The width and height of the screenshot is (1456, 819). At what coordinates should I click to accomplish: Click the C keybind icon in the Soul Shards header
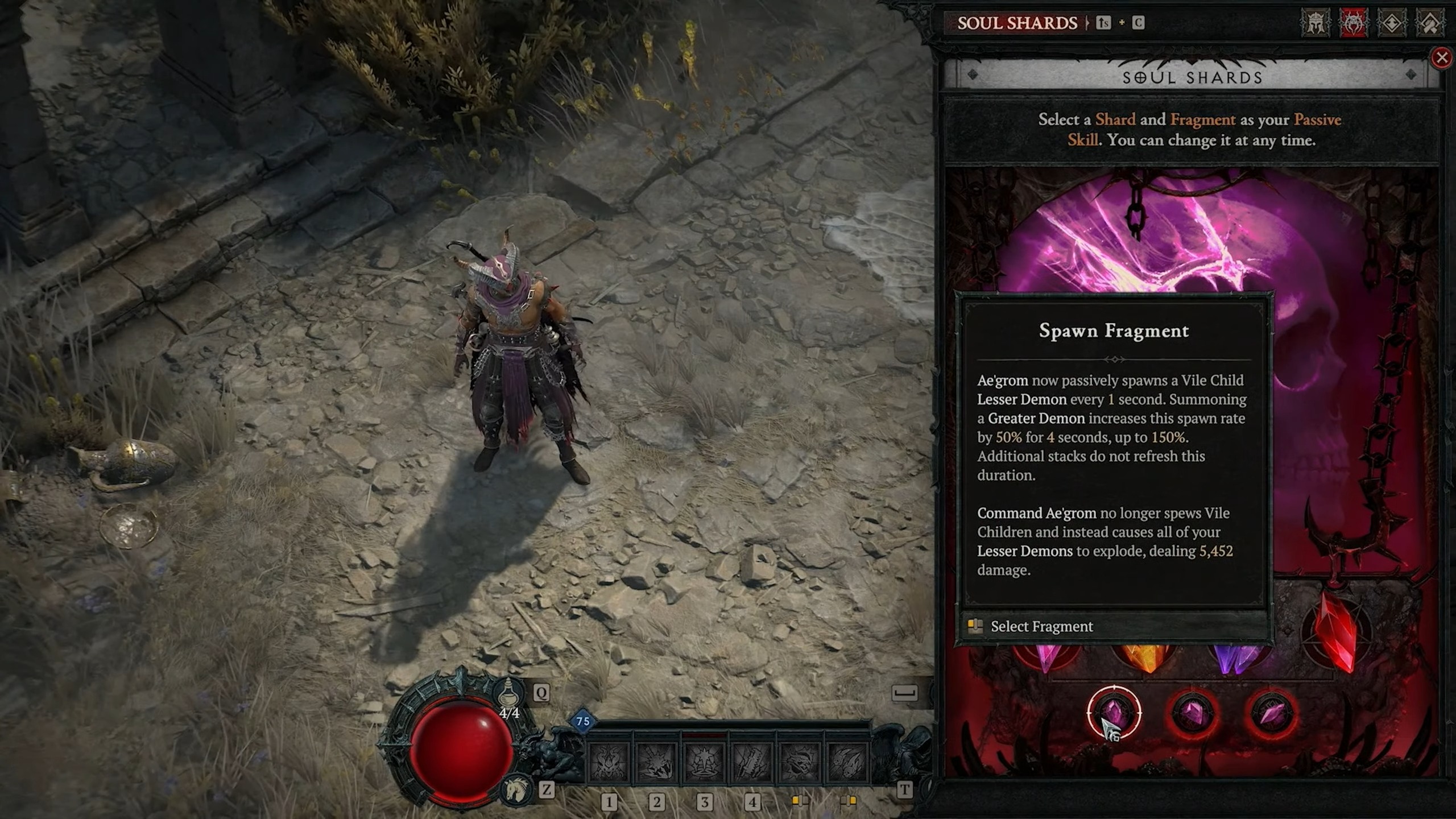pos(1139,23)
